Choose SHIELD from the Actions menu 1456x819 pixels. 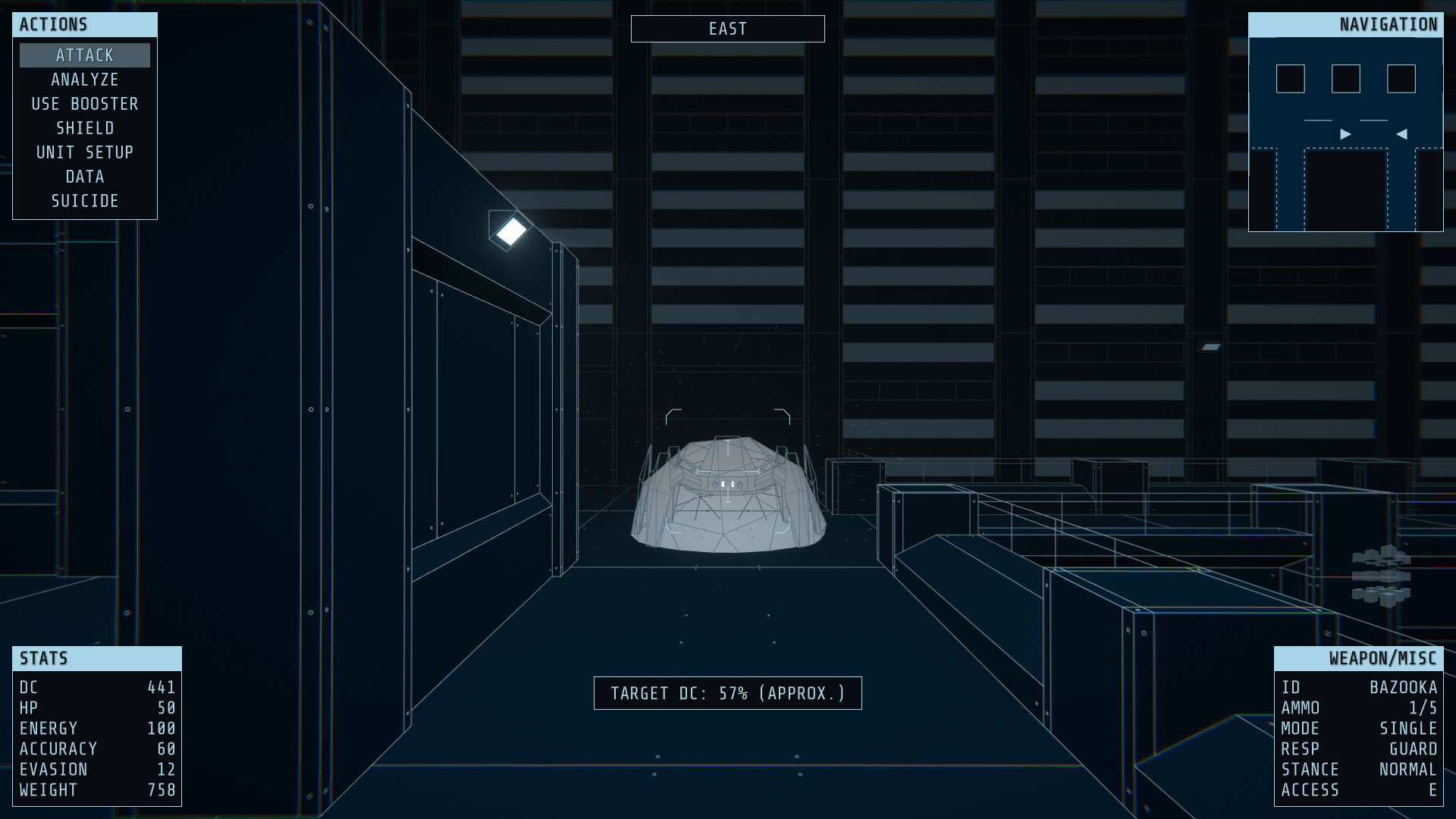click(x=84, y=127)
